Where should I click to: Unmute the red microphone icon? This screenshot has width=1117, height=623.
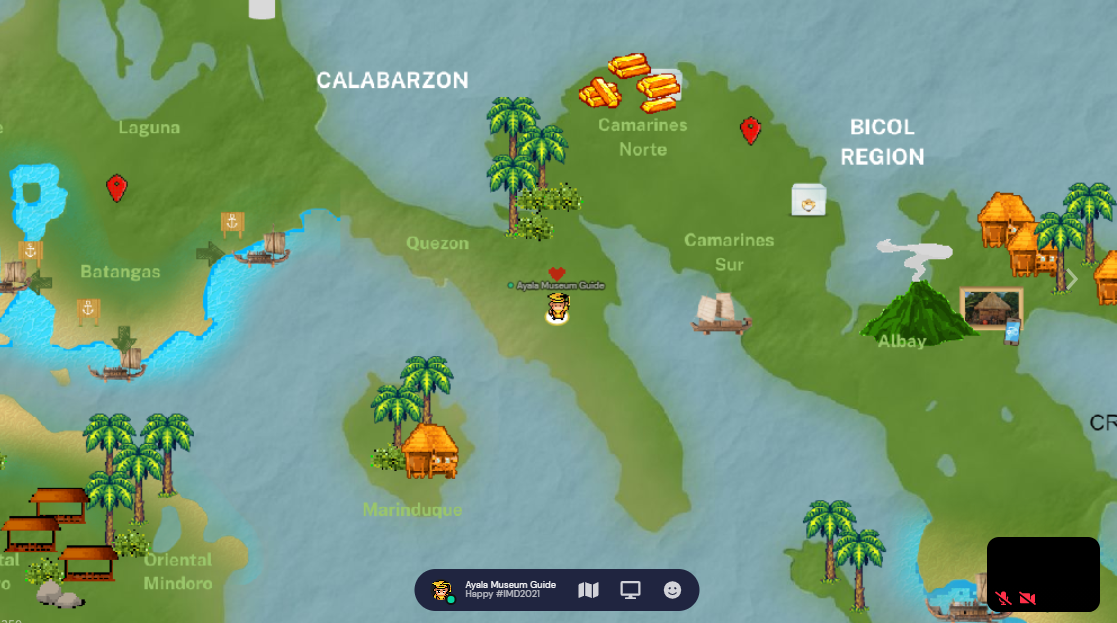1004,598
